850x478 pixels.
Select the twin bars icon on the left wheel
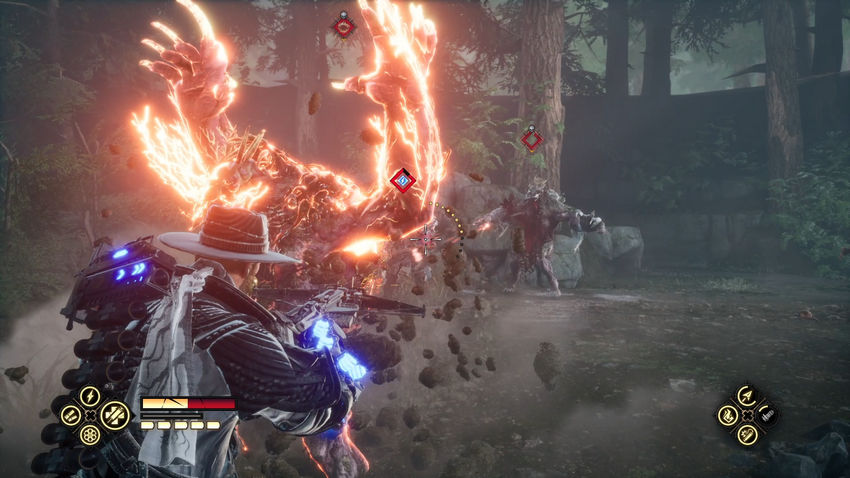[70, 414]
